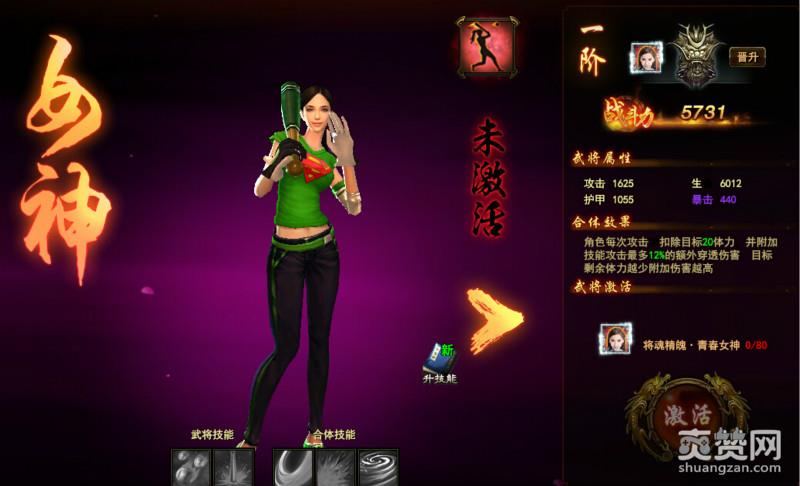The width and height of the screenshot is (800, 486).
Task: Click the dragon helmet rank emblem
Action: coord(694,55)
